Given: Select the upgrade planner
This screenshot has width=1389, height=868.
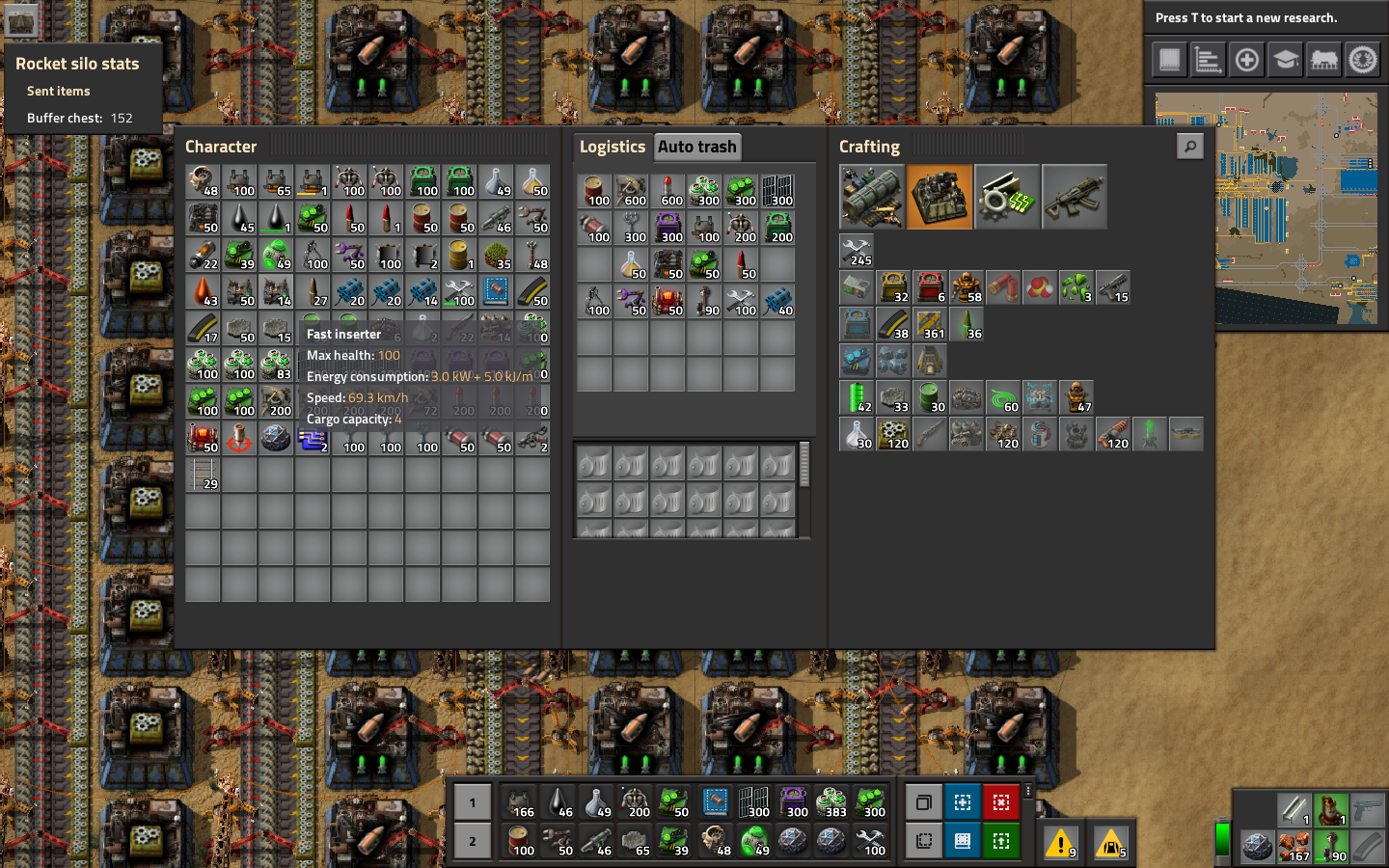Looking at the screenshot, I should (1000, 840).
